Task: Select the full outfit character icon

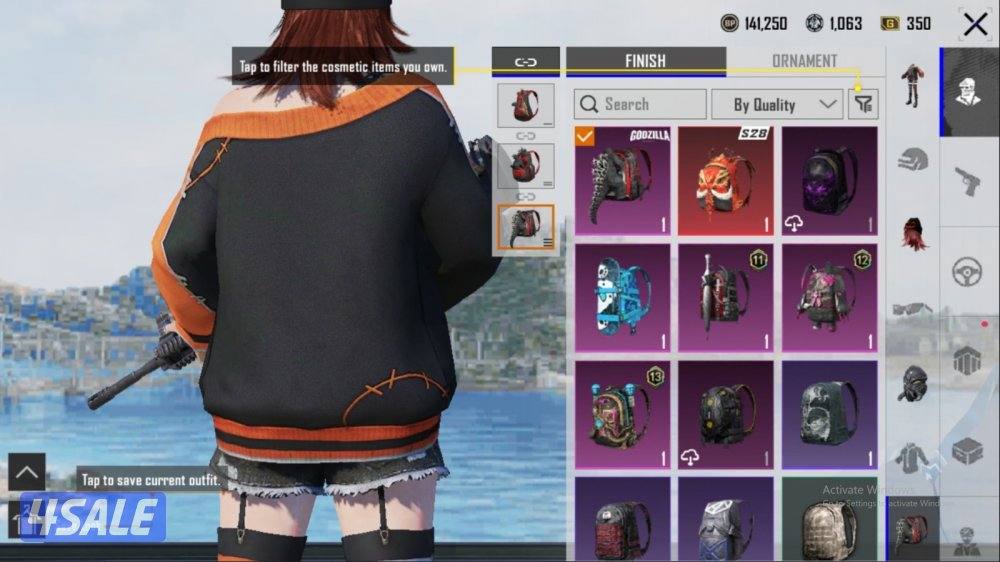Action: tap(913, 85)
